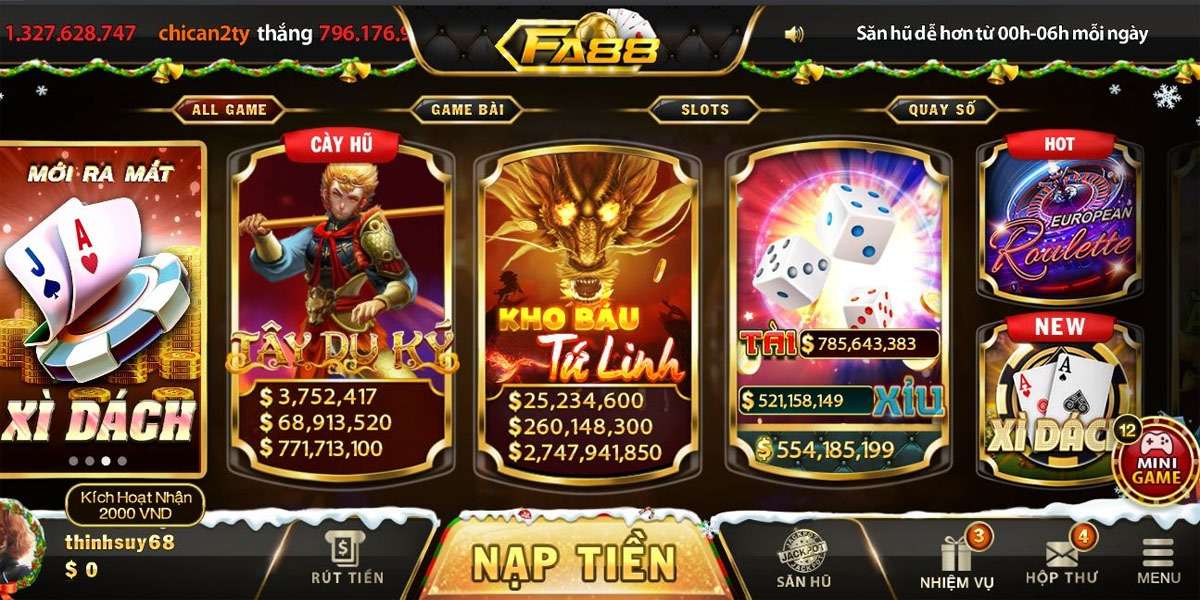Open RÚT TIỀN withdrawal
This screenshot has height=600, width=1200.
(347, 560)
